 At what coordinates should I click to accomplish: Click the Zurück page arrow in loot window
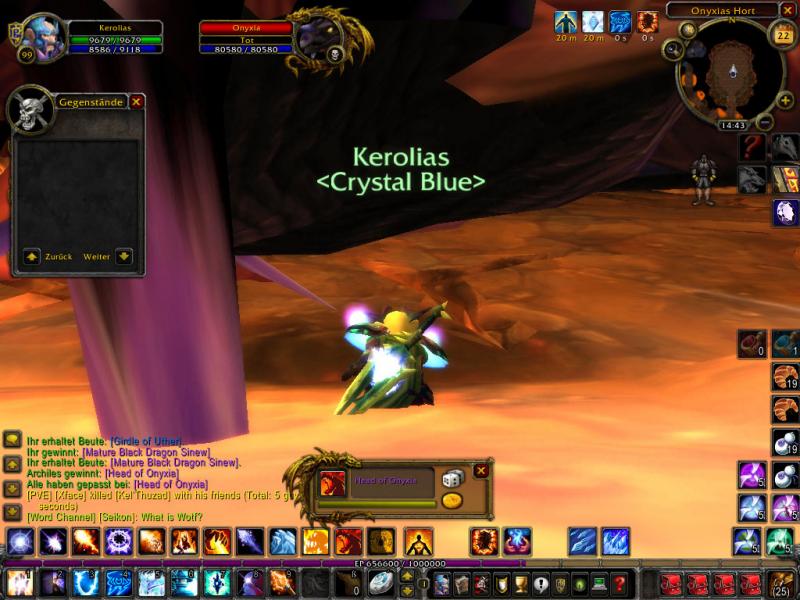(x=32, y=256)
